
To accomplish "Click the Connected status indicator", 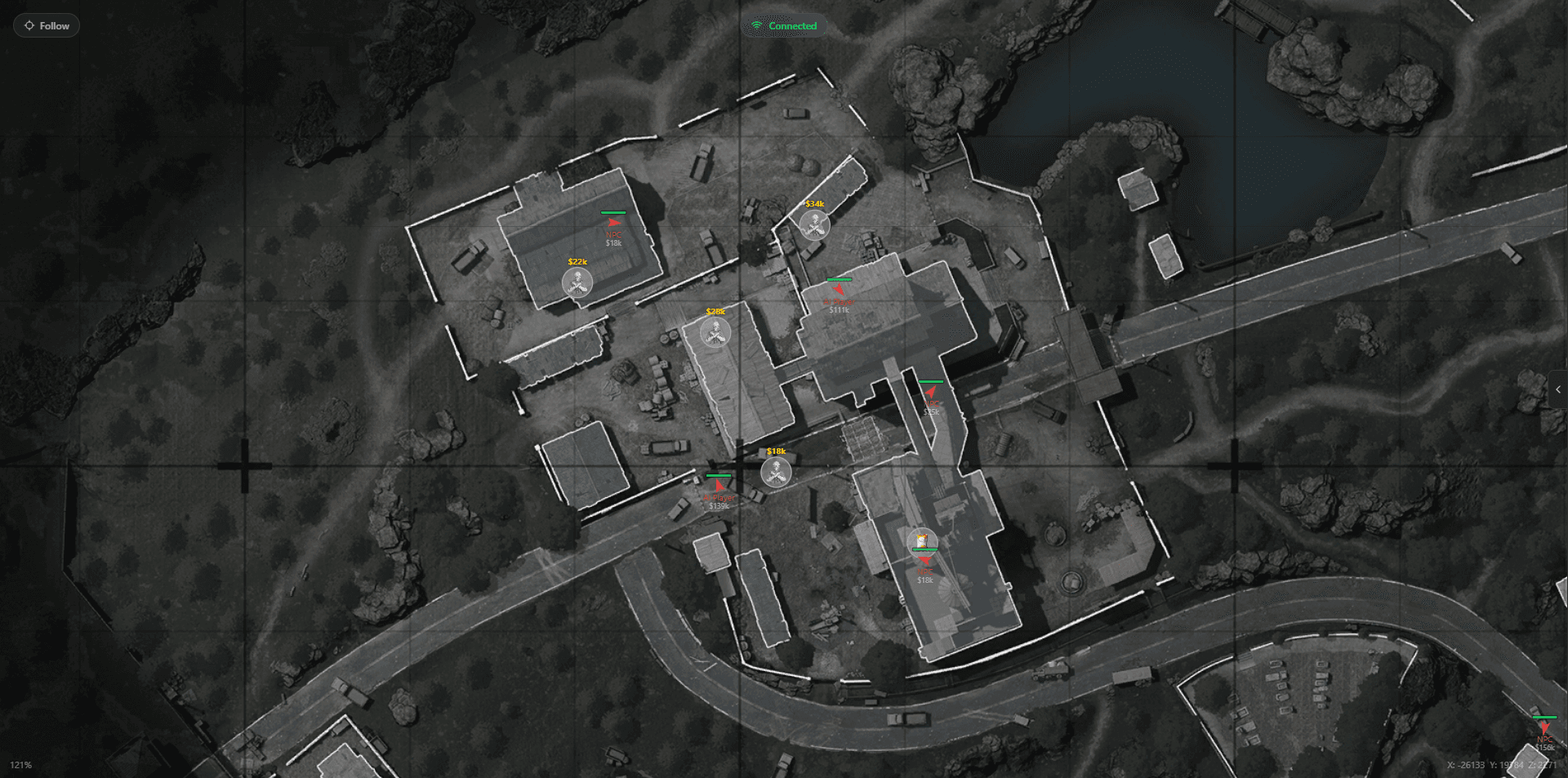I will pyautogui.click(x=782, y=25).
